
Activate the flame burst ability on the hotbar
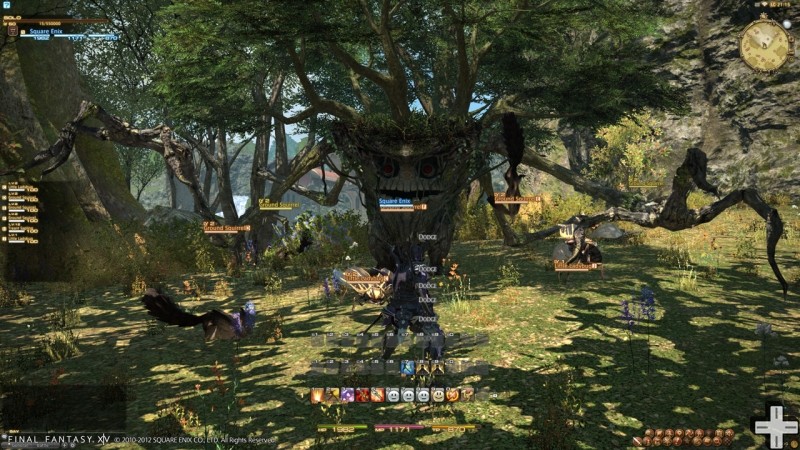(x=317, y=395)
